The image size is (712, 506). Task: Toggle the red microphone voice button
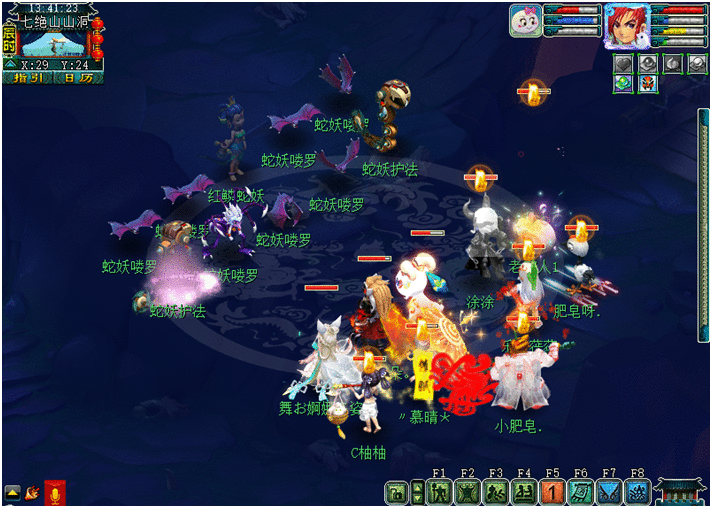(x=54, y=492)
